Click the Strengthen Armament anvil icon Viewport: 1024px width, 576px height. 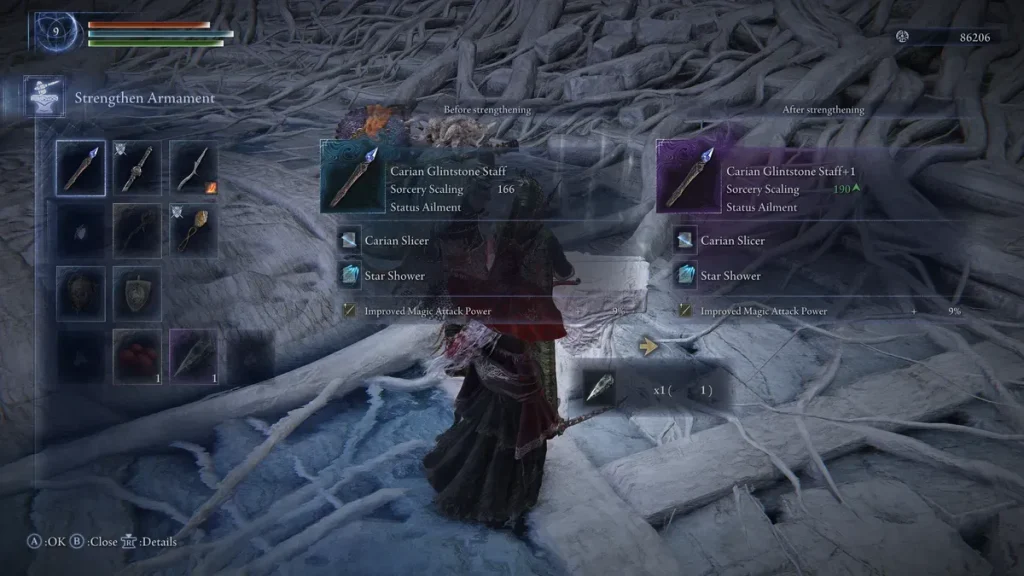click(x=45, y=97)
